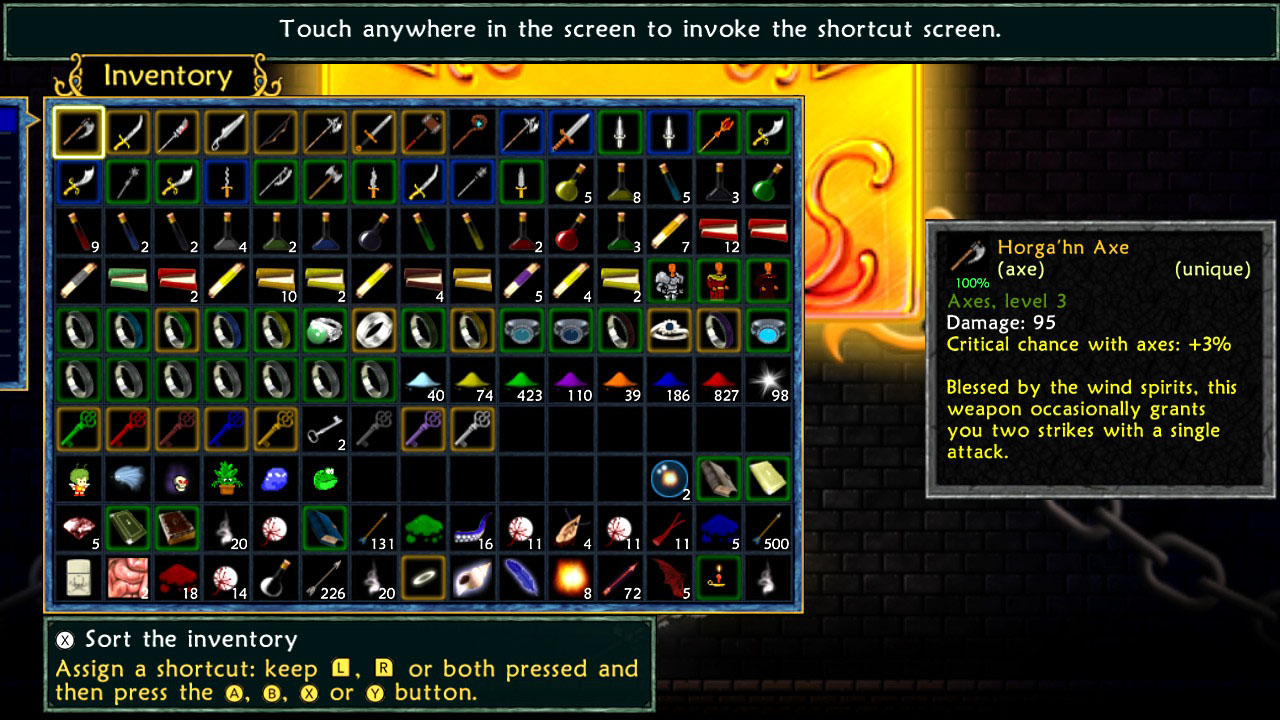Select the gold ingot item

(770, 478)
